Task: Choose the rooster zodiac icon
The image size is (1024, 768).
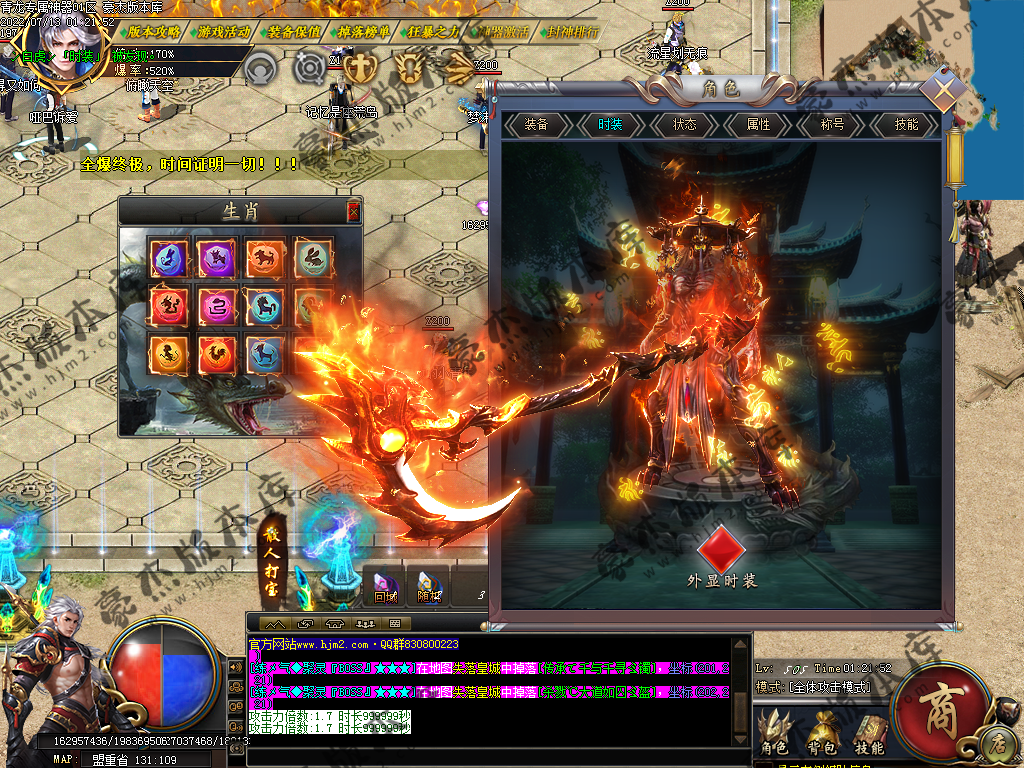Action: point(216,355)
